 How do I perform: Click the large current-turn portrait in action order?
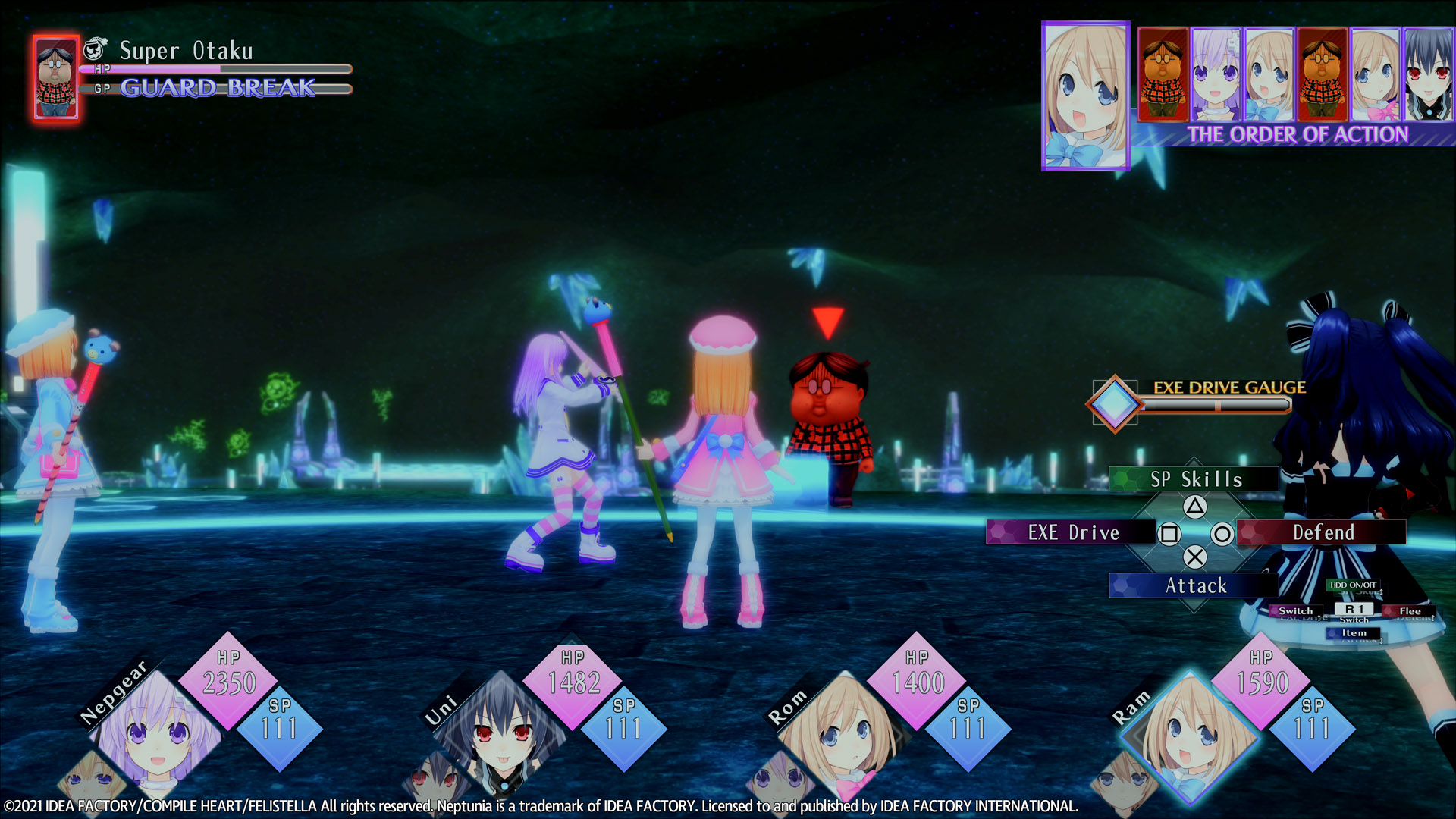[1085, 96]
